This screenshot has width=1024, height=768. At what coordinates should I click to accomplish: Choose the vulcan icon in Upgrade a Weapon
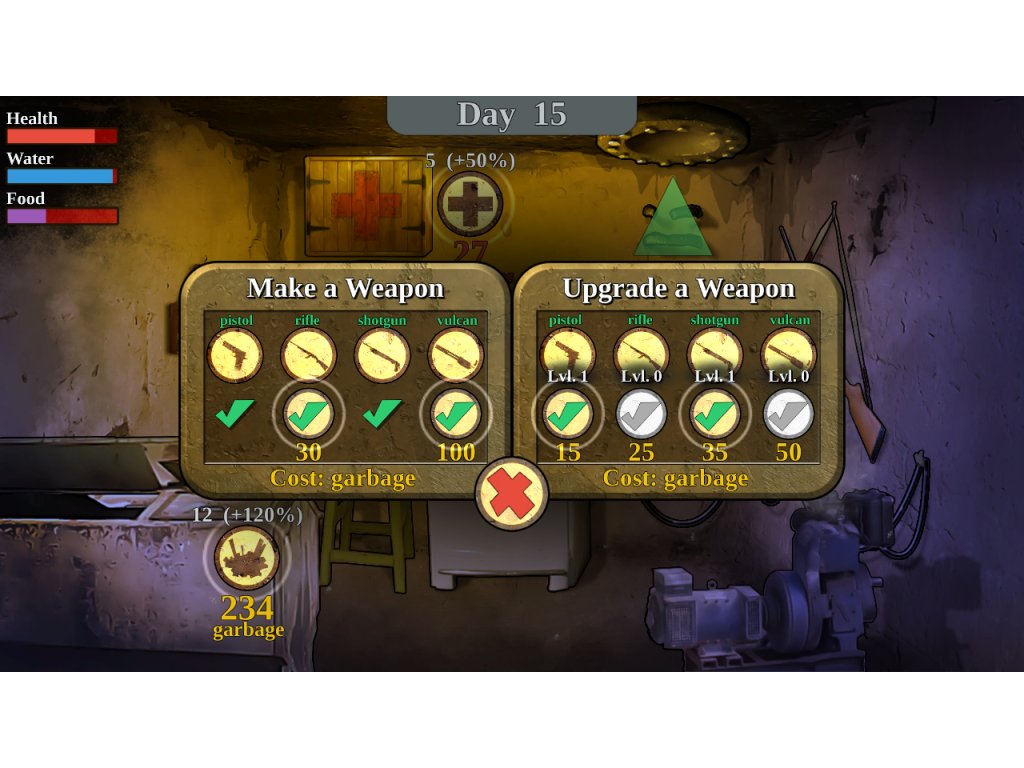pos(789,353)
